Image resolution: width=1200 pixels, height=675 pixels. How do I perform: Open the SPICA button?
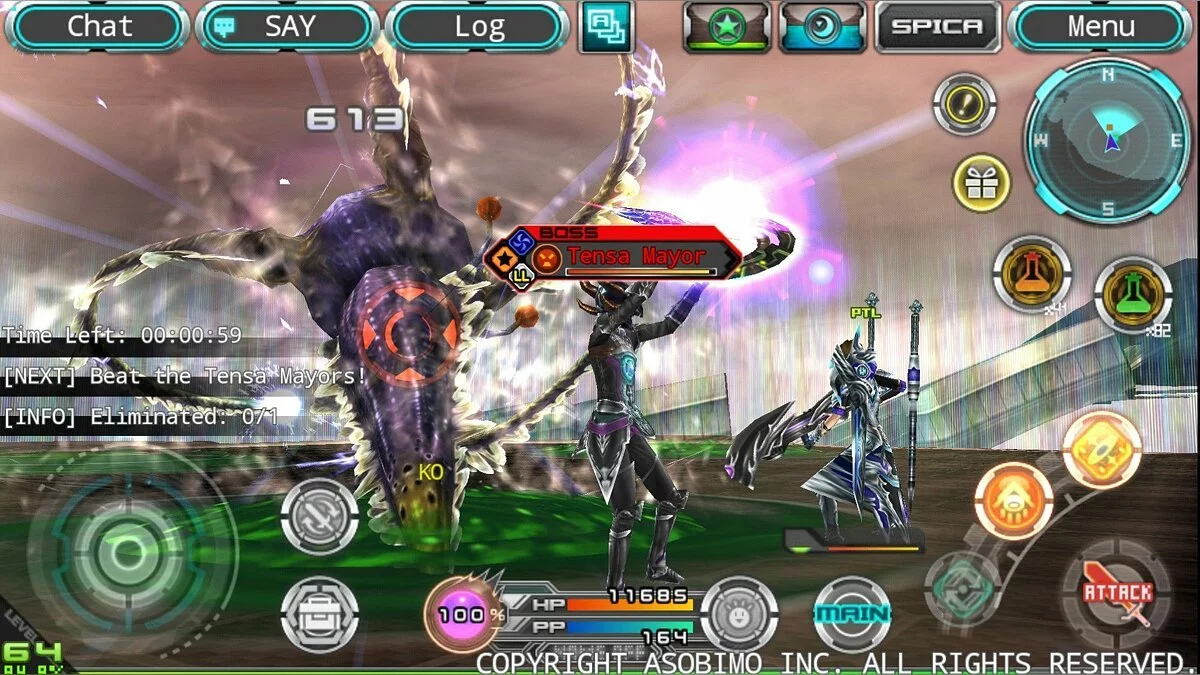point(937,27)
